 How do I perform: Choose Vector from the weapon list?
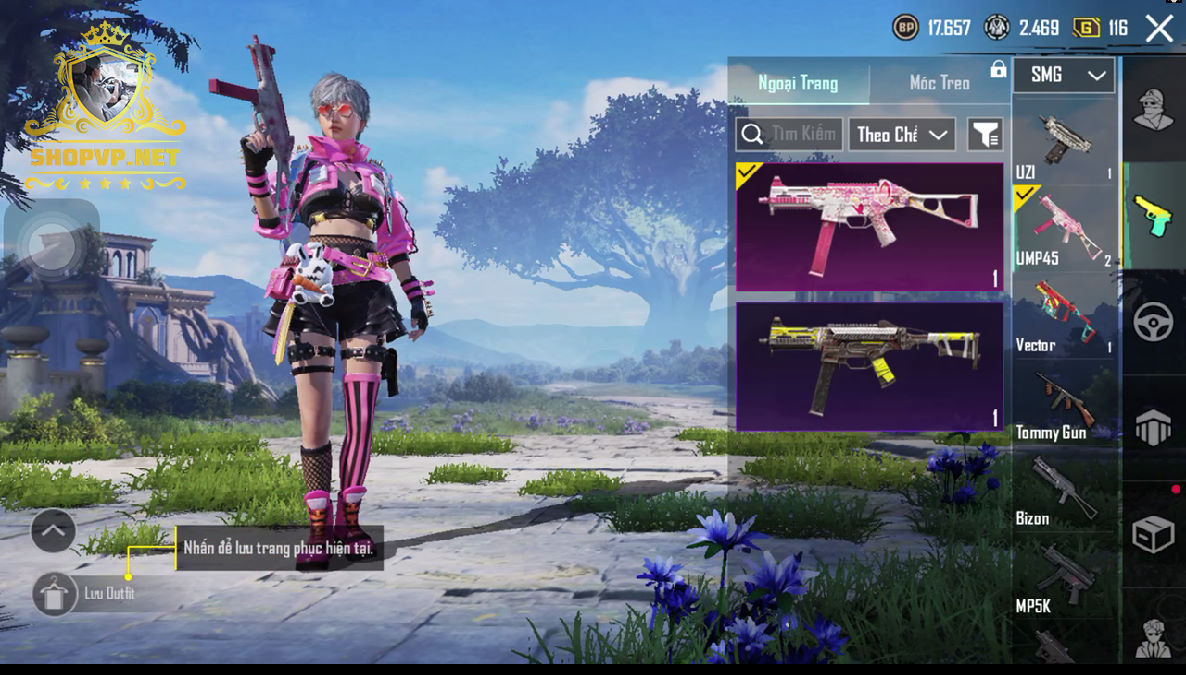[x=1064, y=316]
